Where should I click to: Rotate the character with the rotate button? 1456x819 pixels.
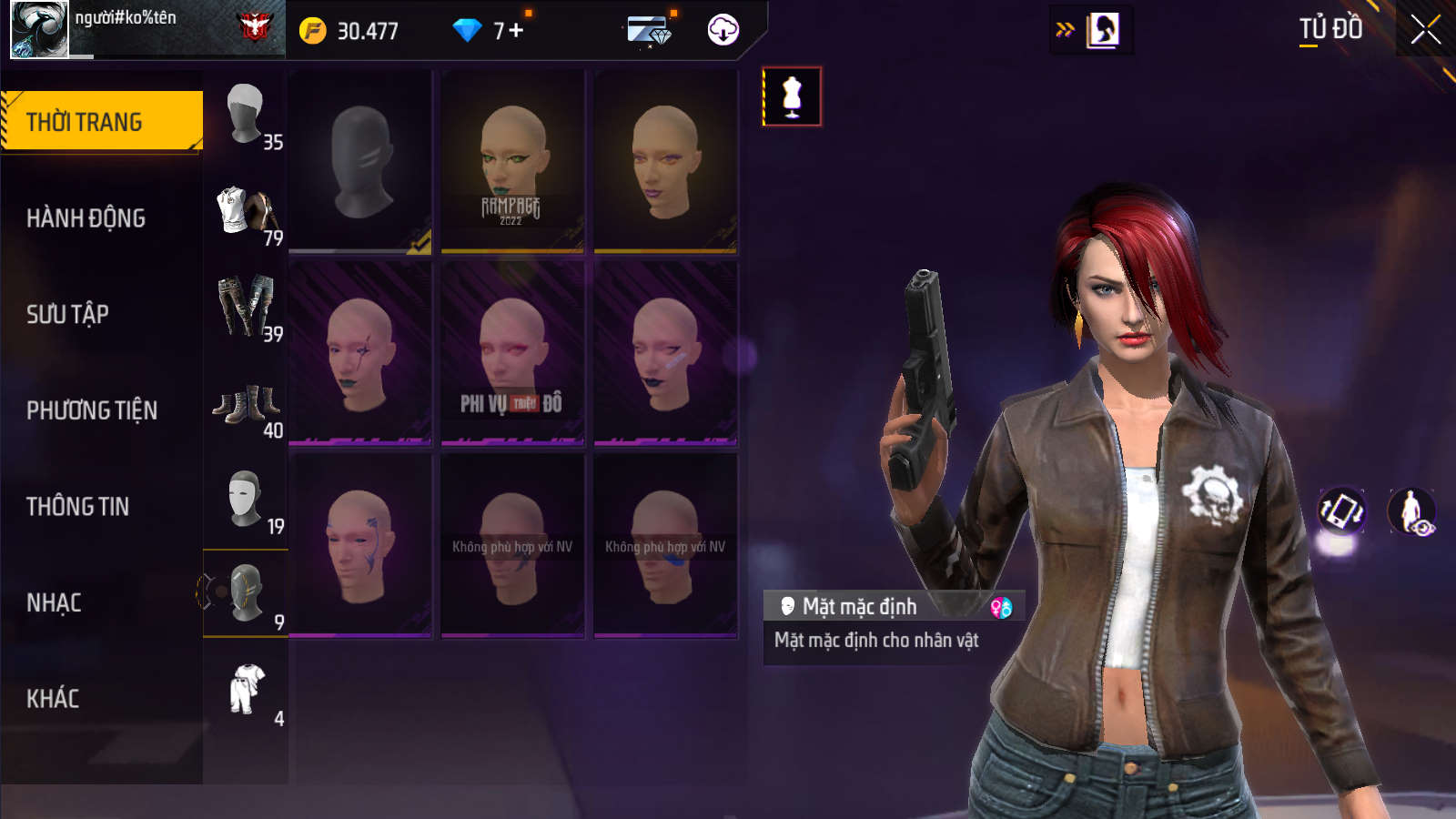click(x=1342, y=511)
